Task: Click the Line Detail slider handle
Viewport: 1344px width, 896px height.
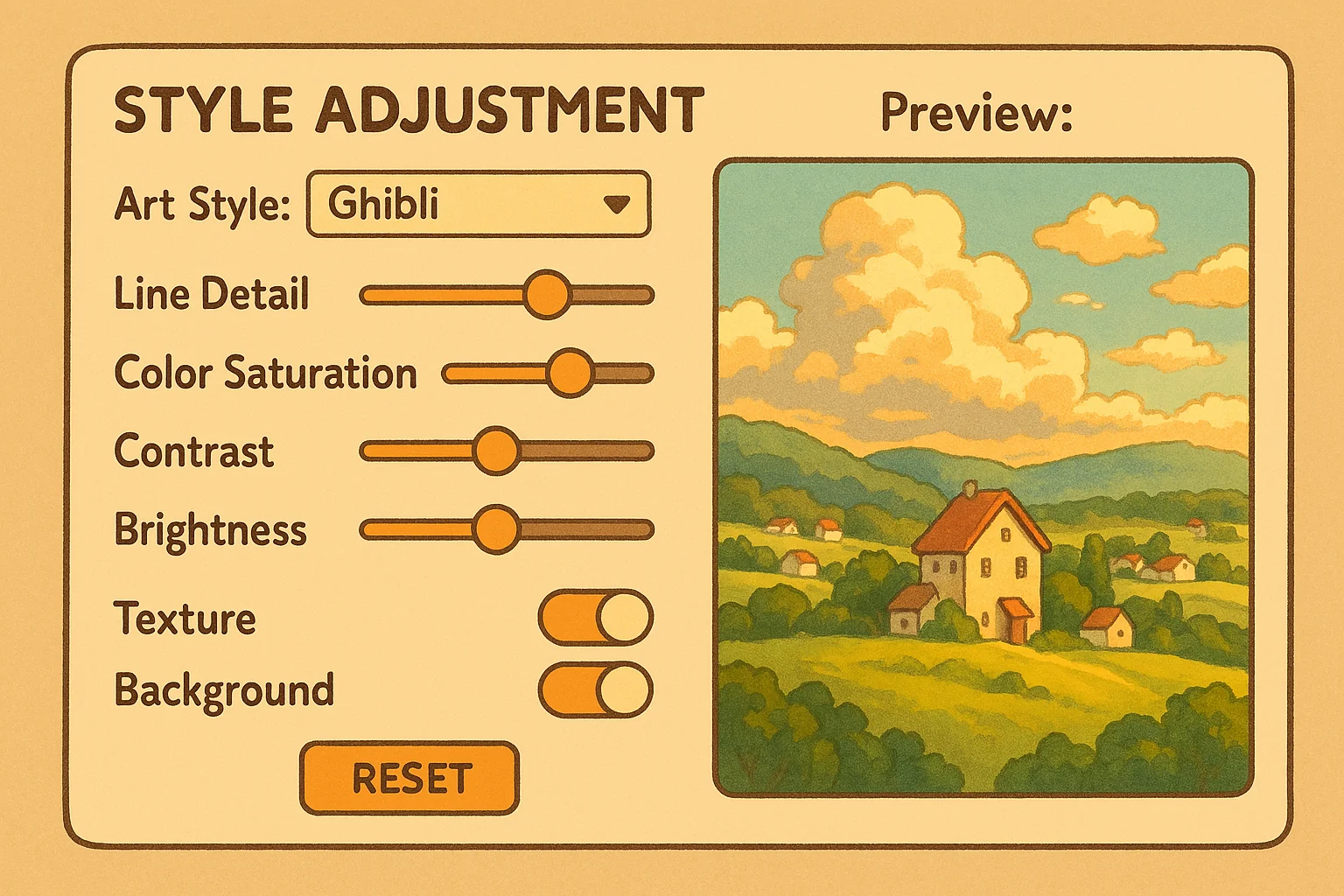Action: [548, 294]
